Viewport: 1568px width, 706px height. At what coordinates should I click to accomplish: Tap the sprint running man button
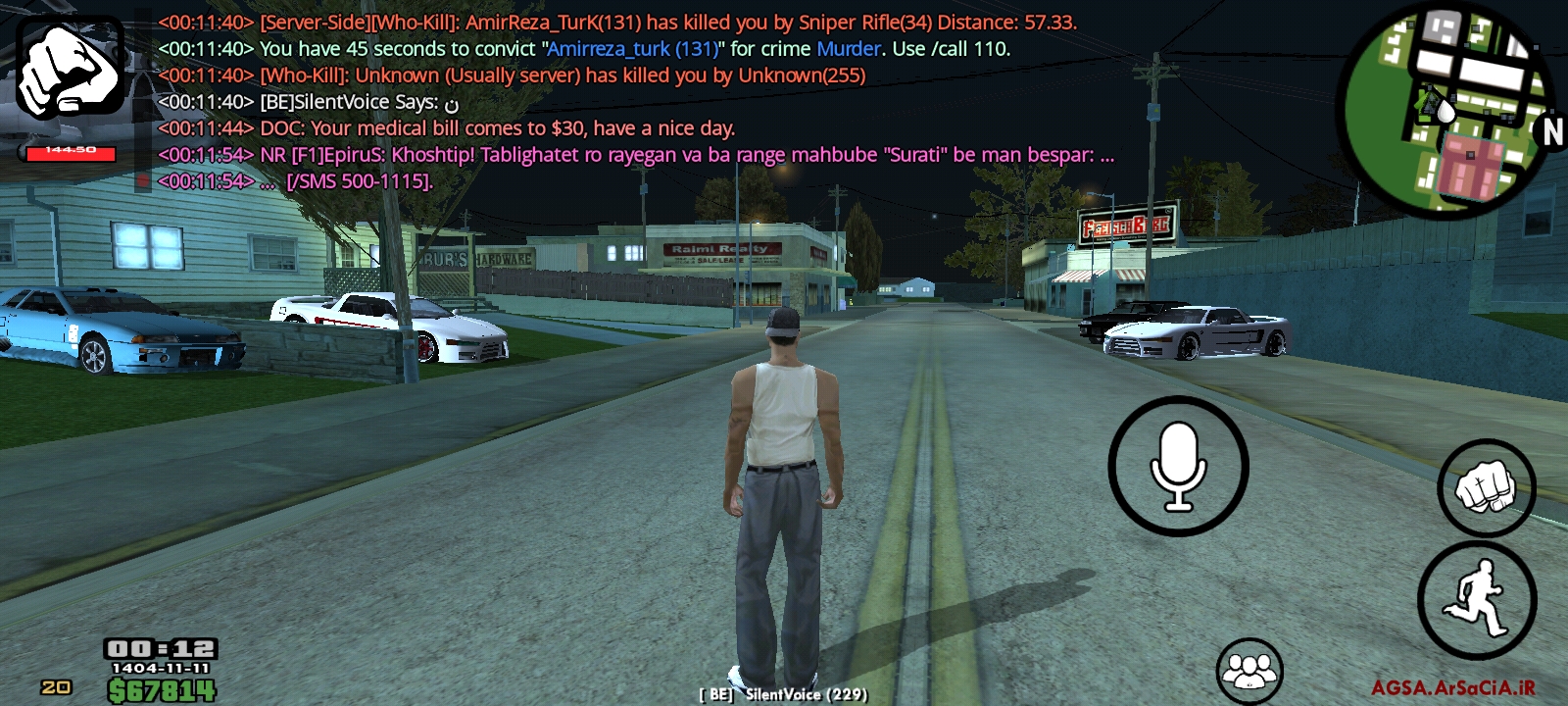click(1477, 599)
